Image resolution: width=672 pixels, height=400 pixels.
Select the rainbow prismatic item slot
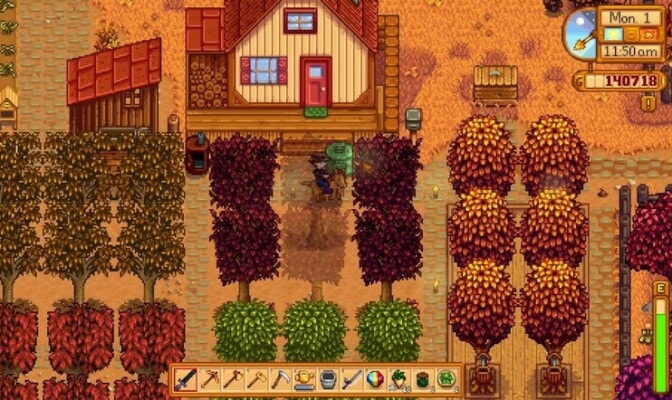[x=375, y=380]
